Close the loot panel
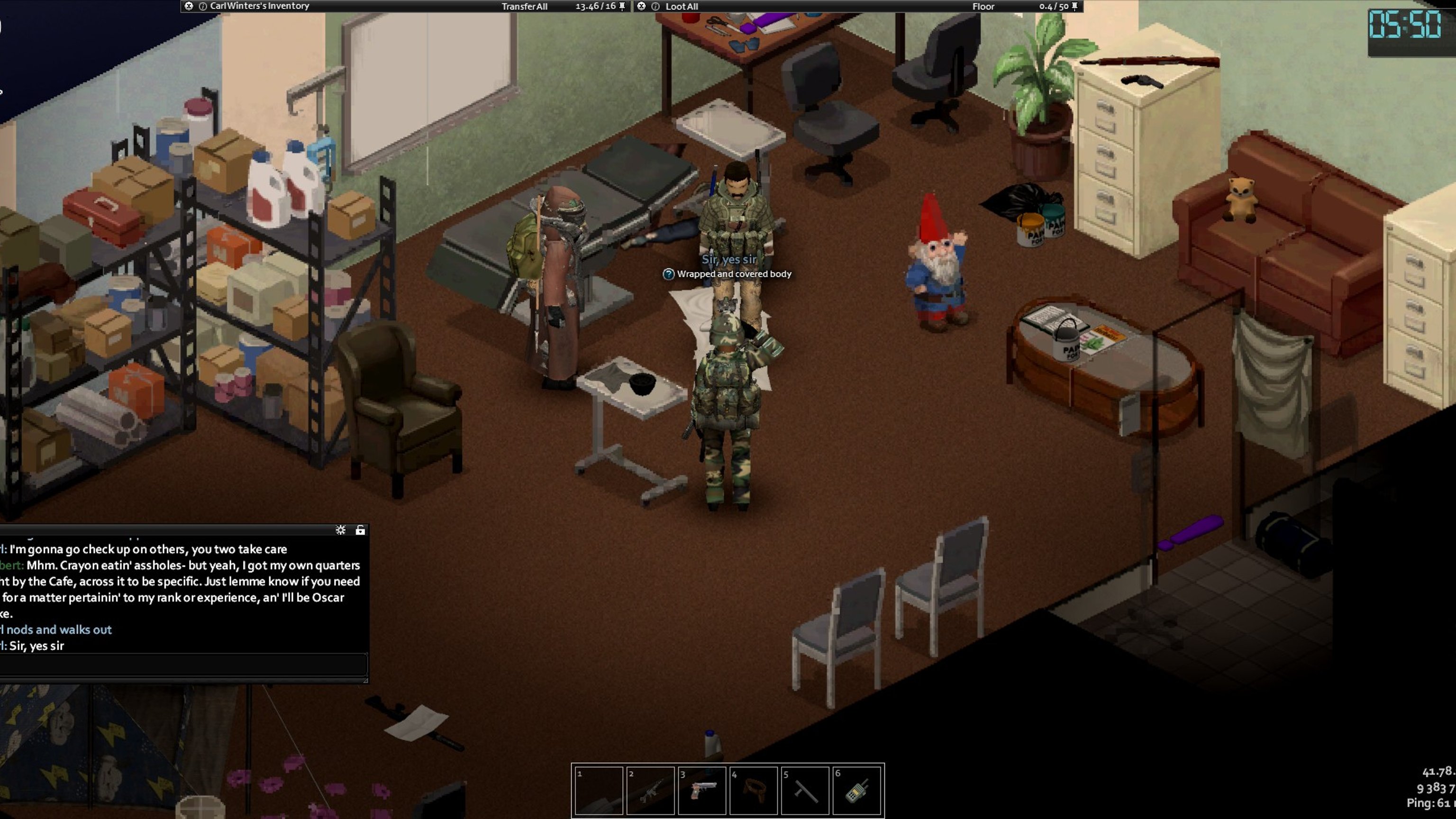Screen dimensions: 1456x819 641,6
